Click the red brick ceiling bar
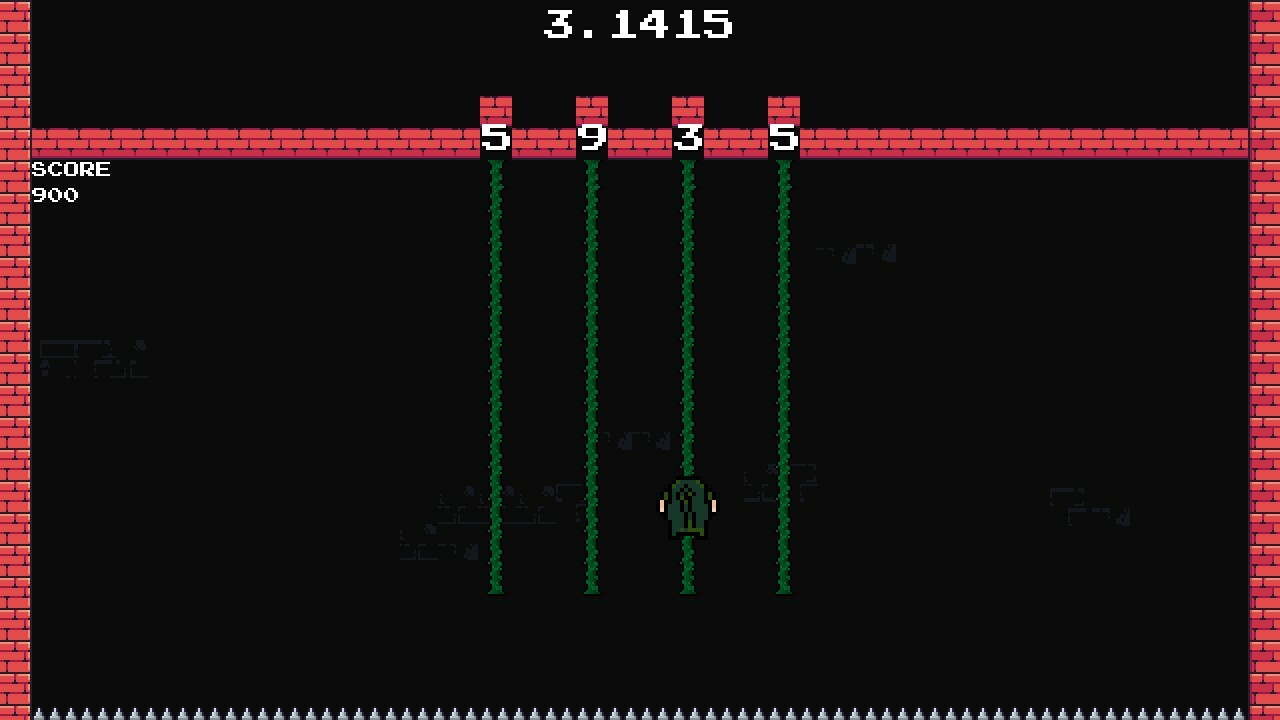This screenshot has height=720, width=1280. pyautogui.click(x=250, y=142)
